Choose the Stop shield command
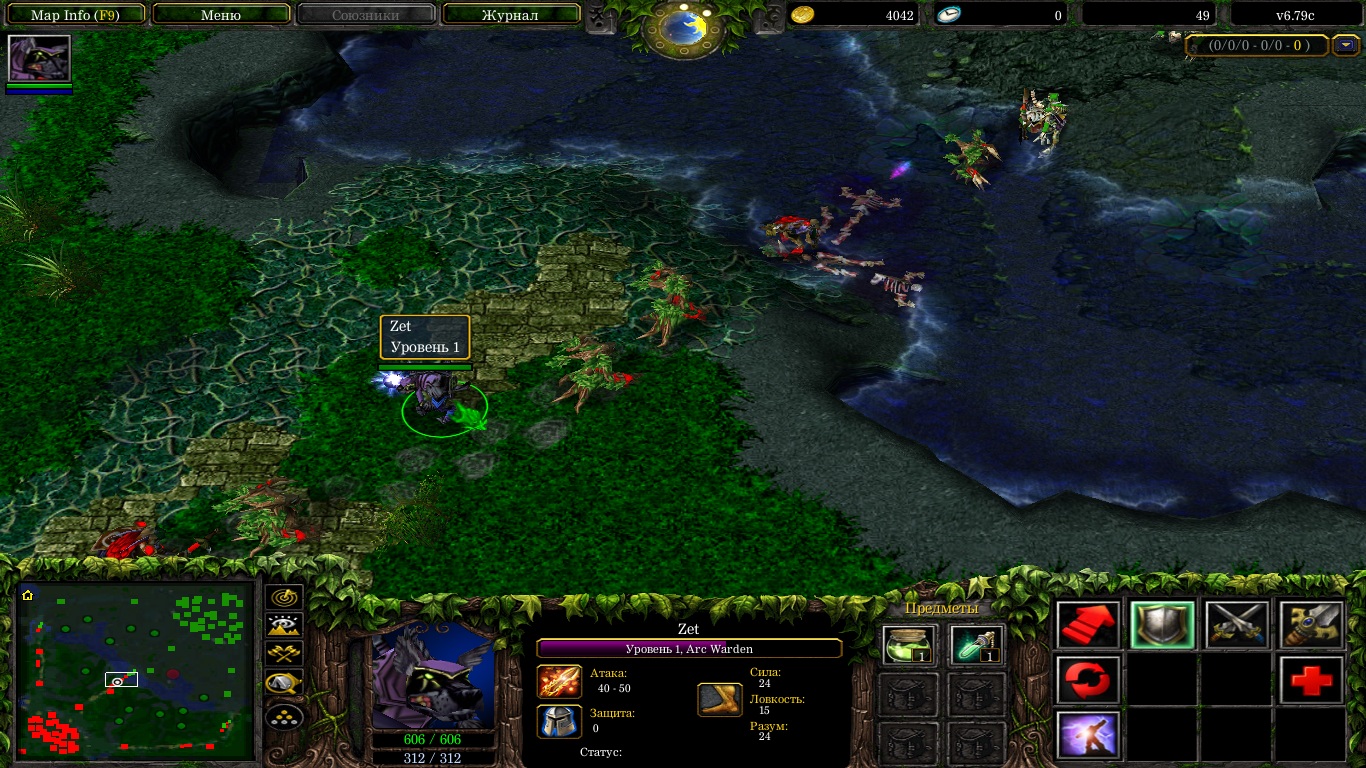The width and height of the screenshot is (1366, 768). point(1162,625)
